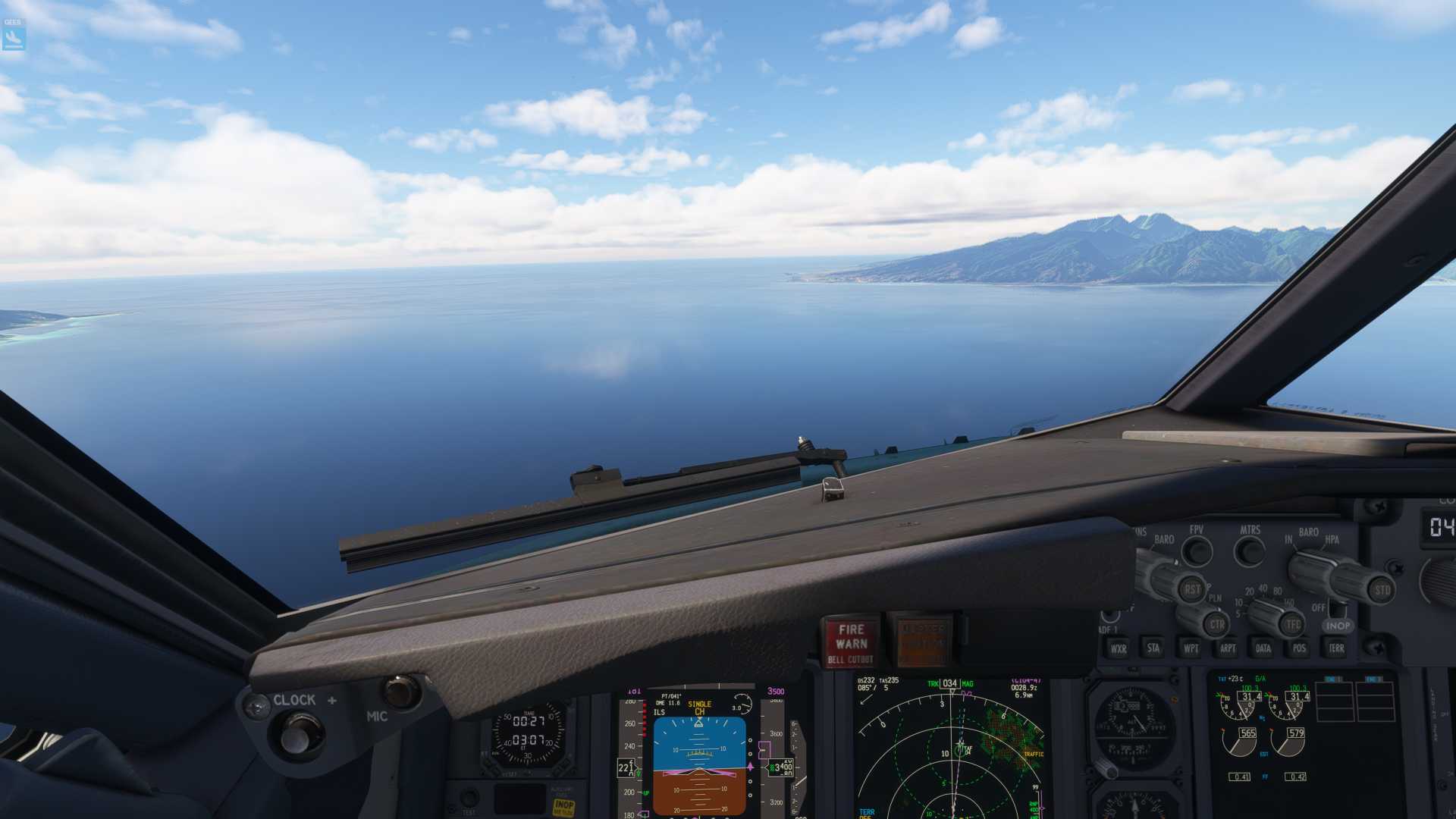Image resolution: width=1456 pixels, height=819 pixels.
Task: Select the MTRS meters button
Action: pos(1250,551)
